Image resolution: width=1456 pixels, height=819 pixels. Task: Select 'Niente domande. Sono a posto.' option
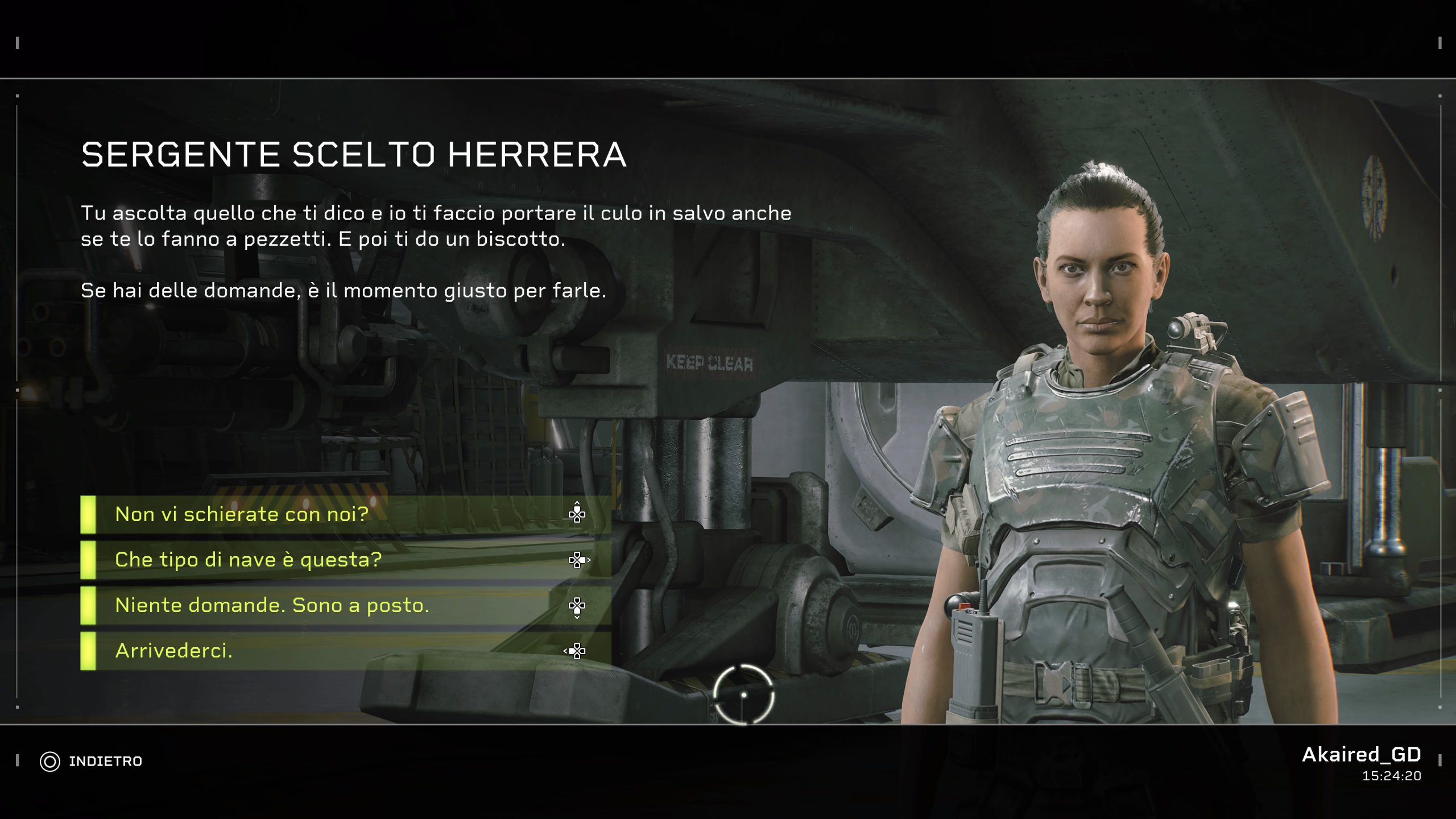pyautogui.click(x=272, y=605)
